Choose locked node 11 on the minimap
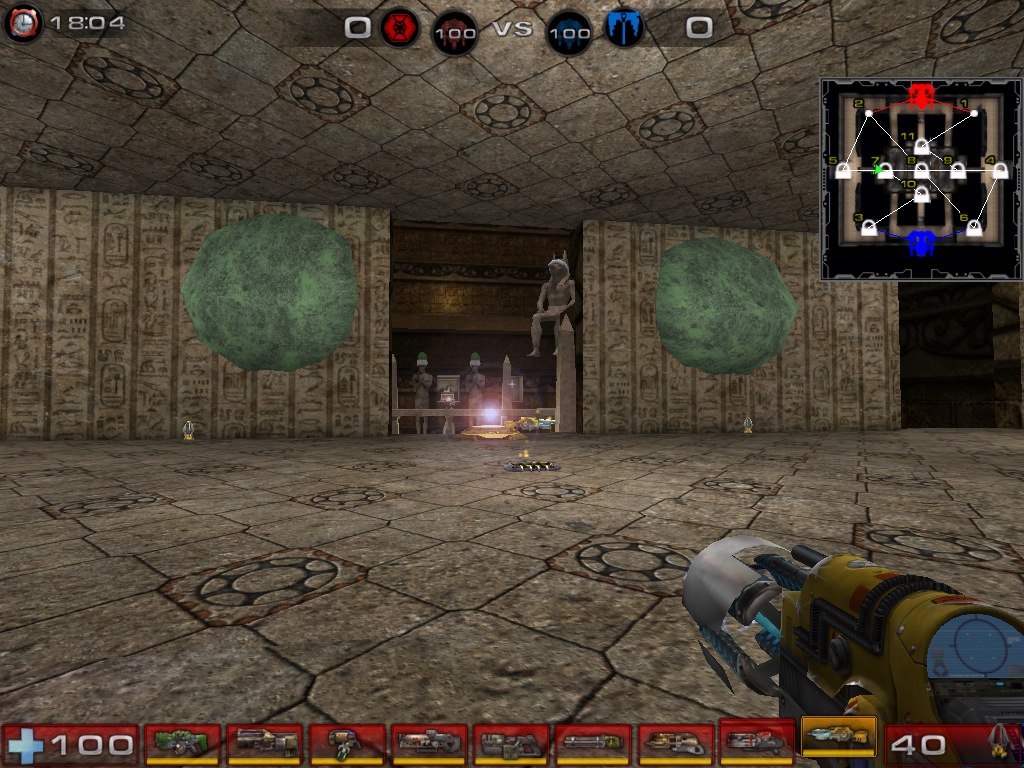The width and height of the screenshot is (1024, 768). coord(921,147)
